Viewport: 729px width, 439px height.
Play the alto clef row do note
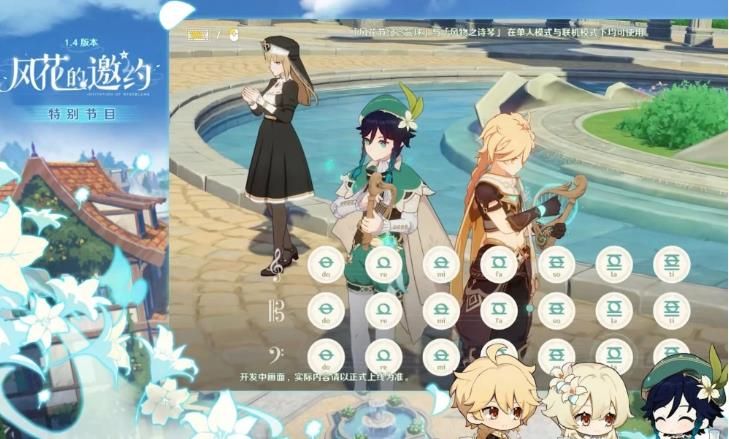326,311
